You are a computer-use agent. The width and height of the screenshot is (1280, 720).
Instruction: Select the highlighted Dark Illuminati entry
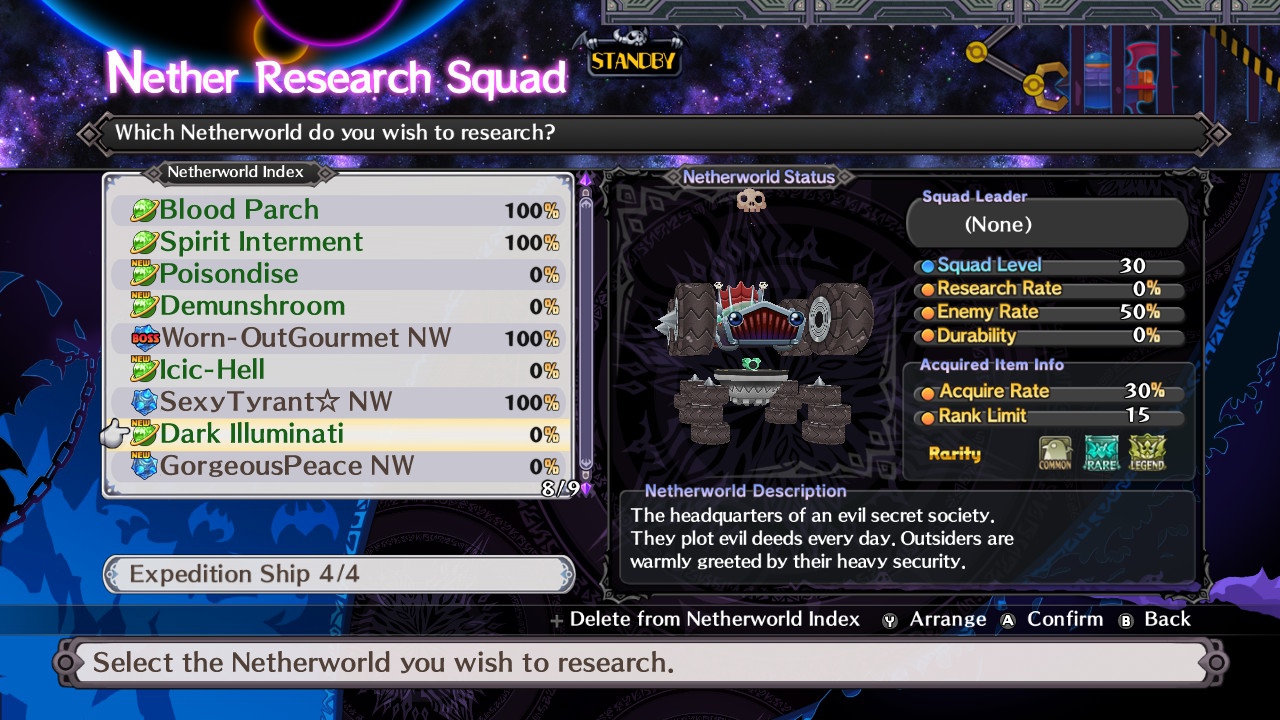[338, 434]
